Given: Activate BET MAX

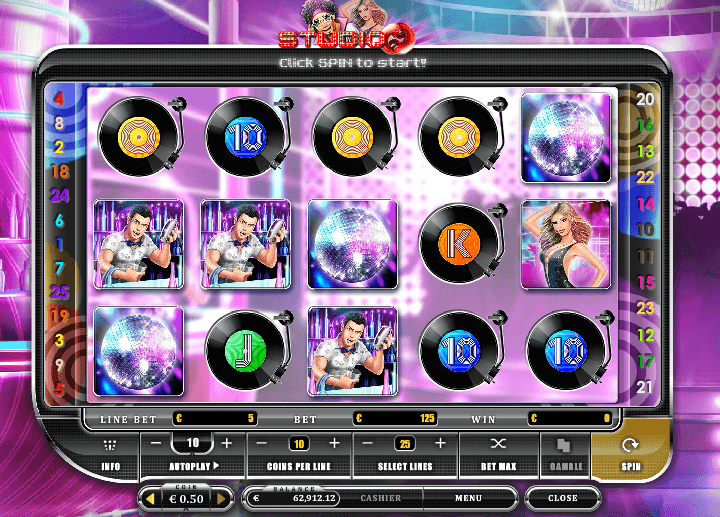Looking at the screenshot, I should coord(498,455).
